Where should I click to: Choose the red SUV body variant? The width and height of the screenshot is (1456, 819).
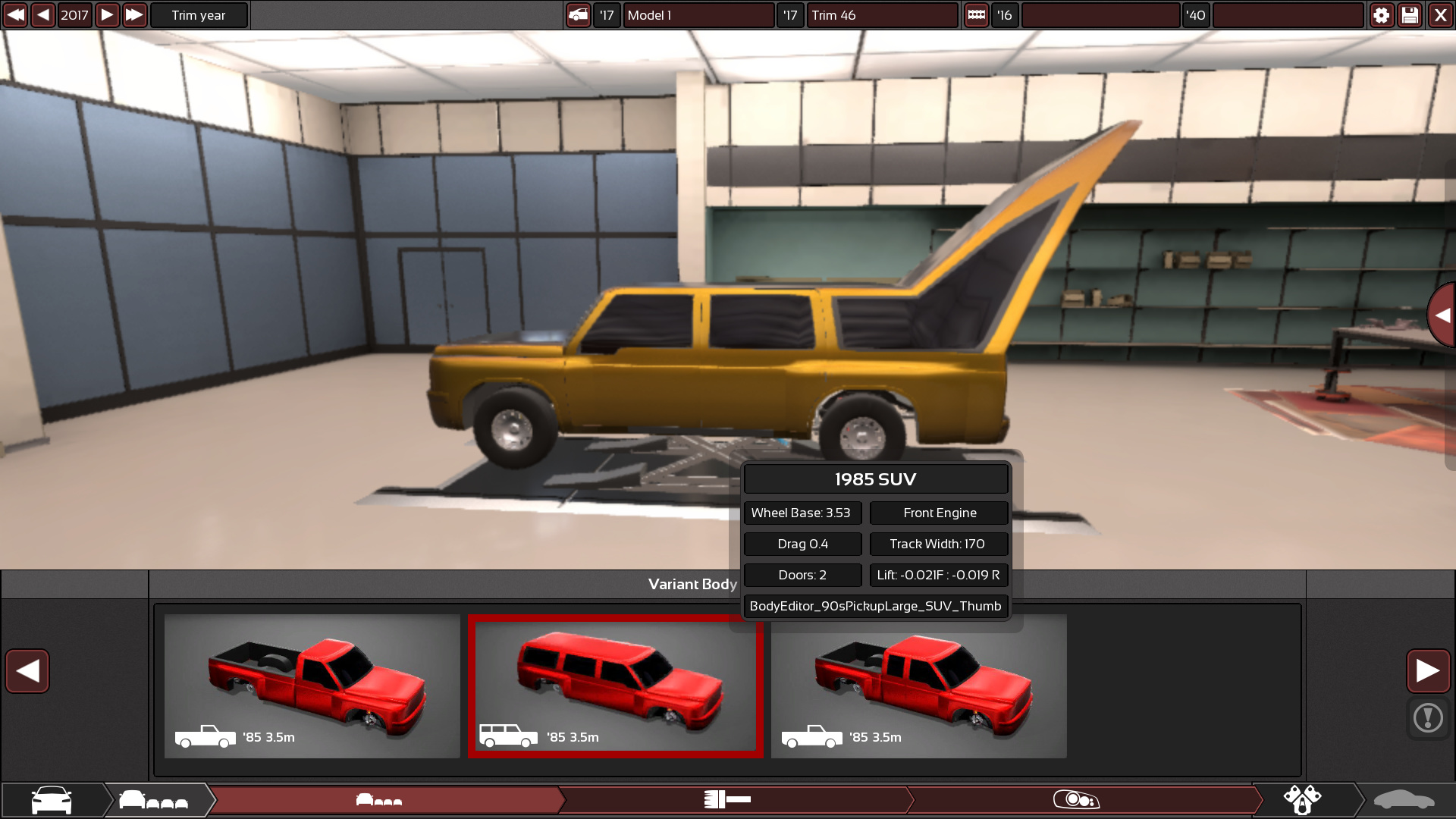pyautogui.click(x=615, y=686)
